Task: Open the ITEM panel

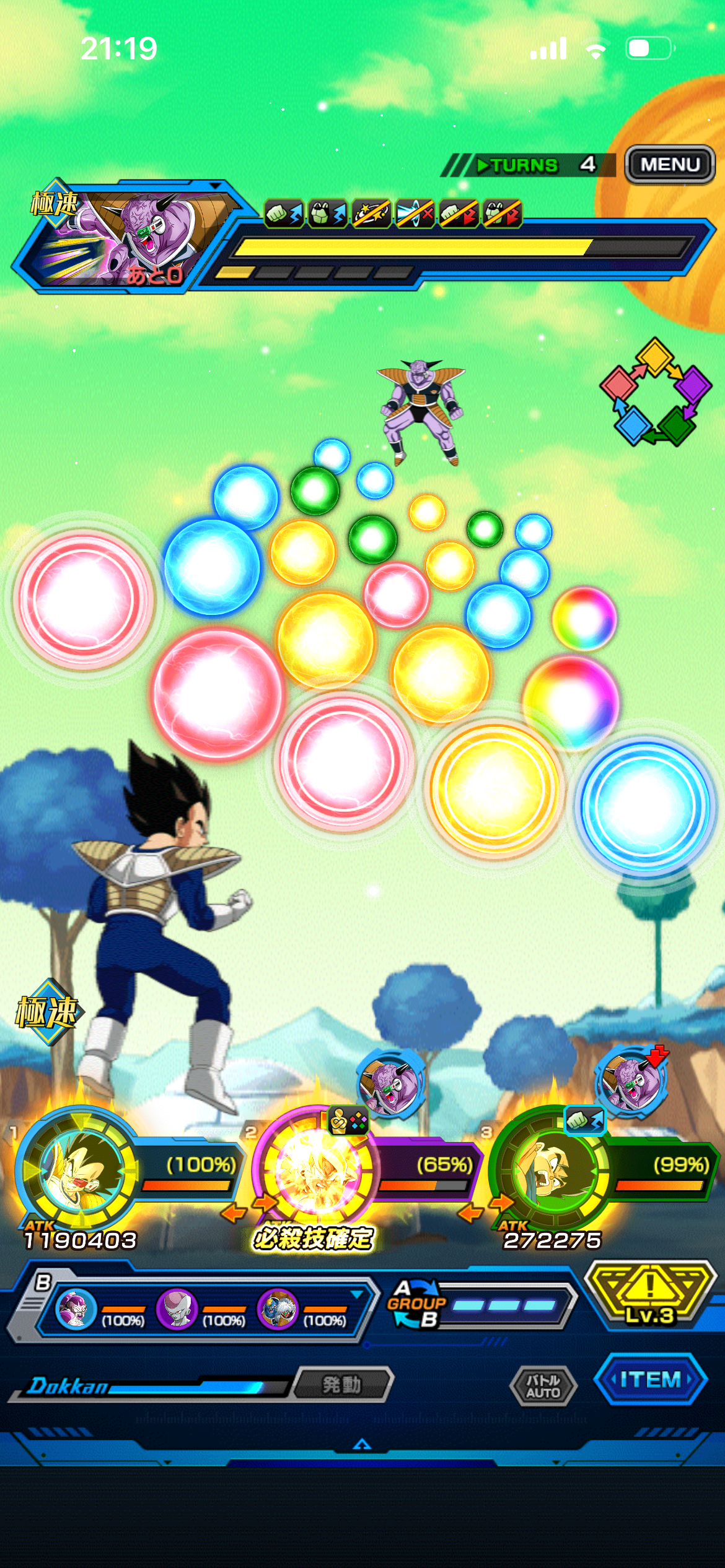Action: click(x=650, y=1380)
